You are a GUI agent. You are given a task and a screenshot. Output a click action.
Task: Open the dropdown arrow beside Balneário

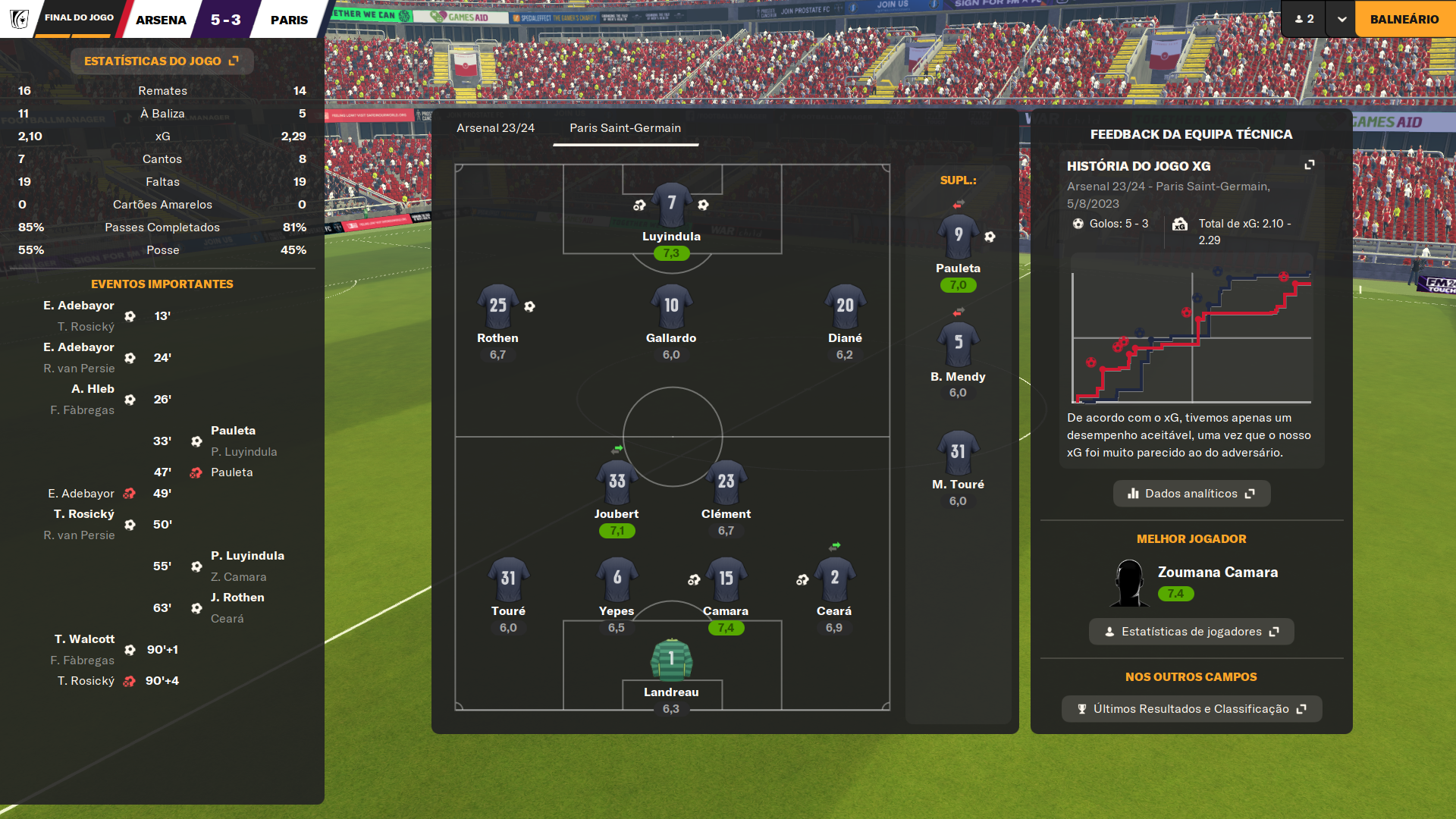pyautogui.click(x=1341, y=19)
